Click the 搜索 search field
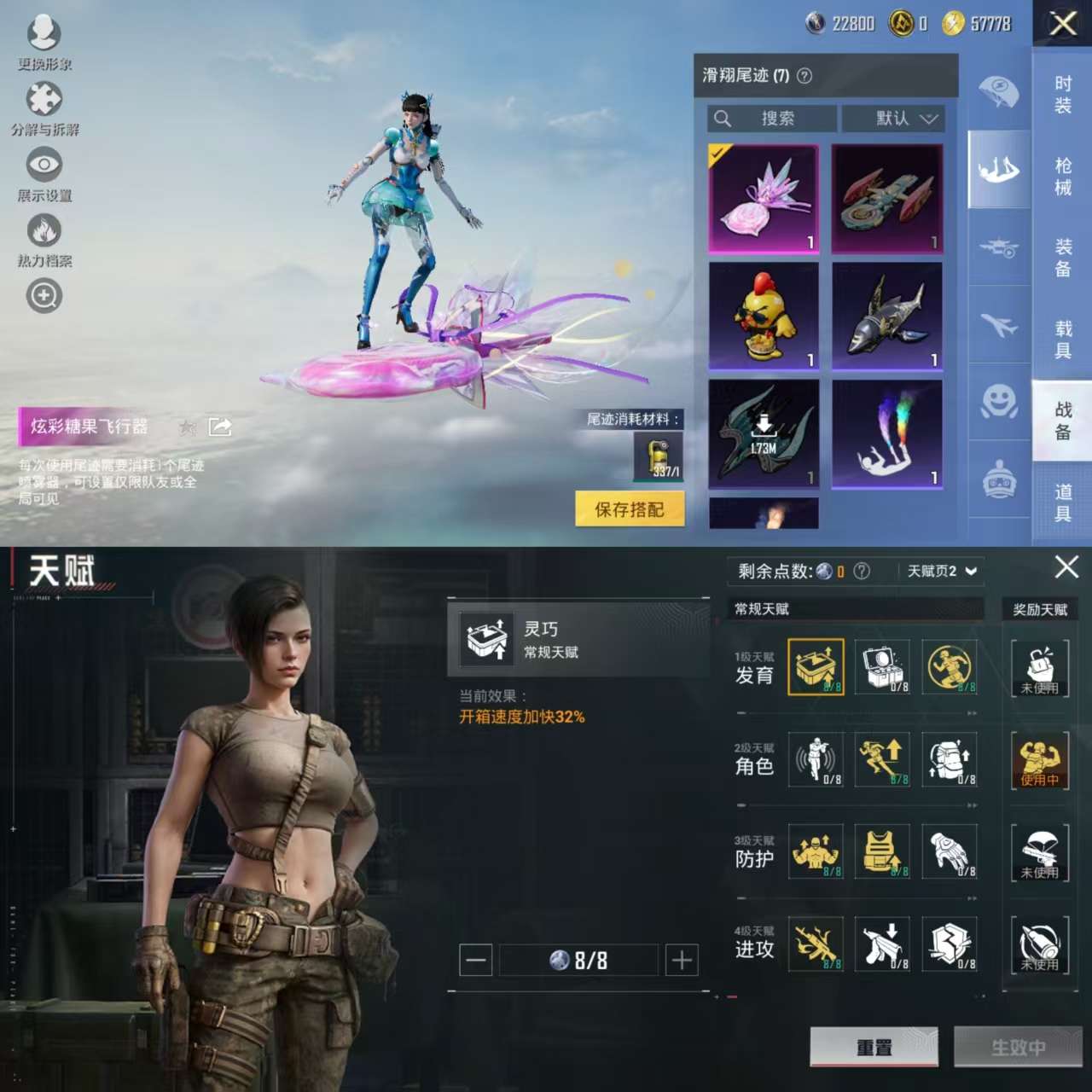Image resolution: width=1092 pixels, height=1092 pixels. pos(771,119)
